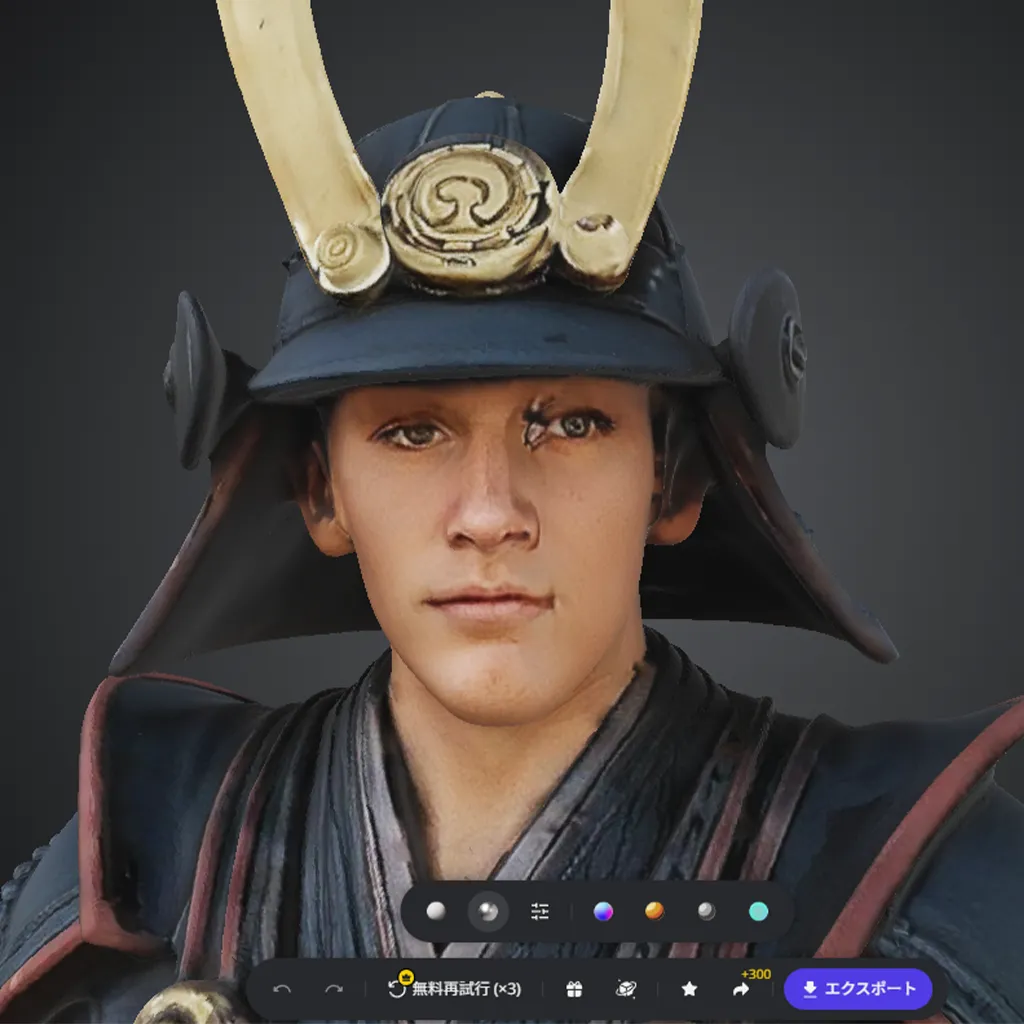Open the sliders adjustment settings
The width and height of the screenshot is (1024, 1024).
tap(540, 911)
